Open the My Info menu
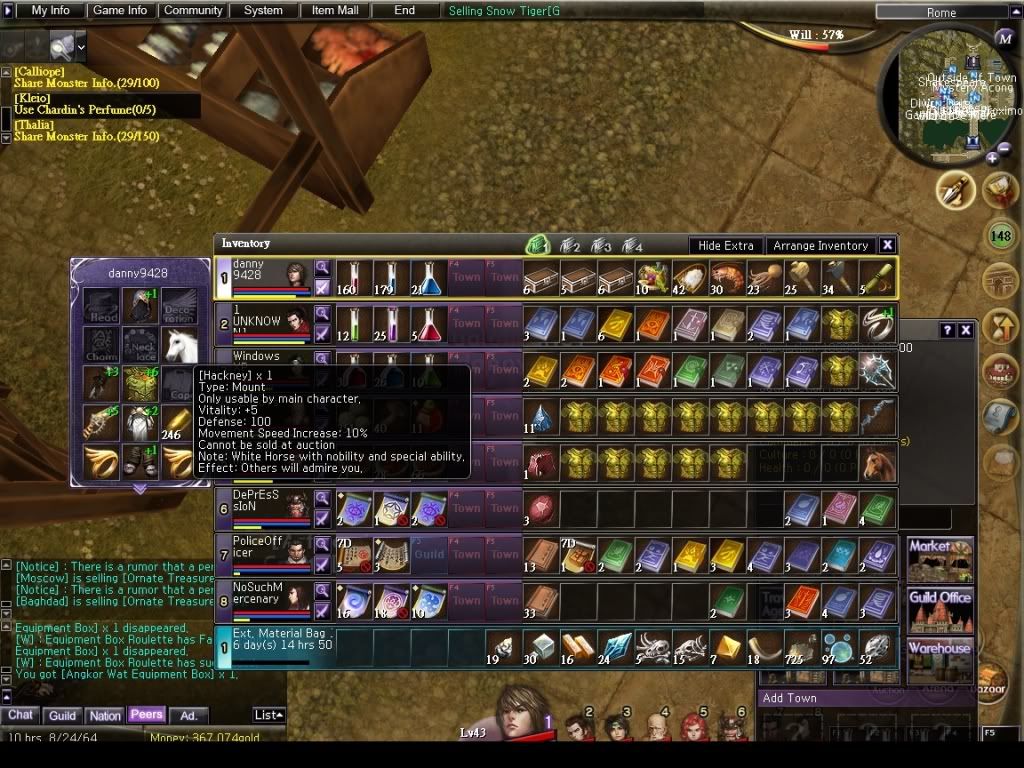 50,11
